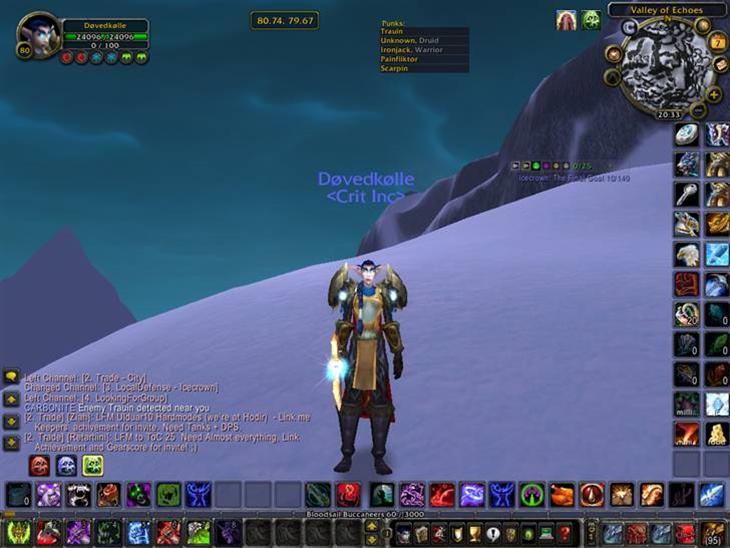Open the calendar button showing 7
This screenshot has height=548, width=730.
(x=717, y=43)
